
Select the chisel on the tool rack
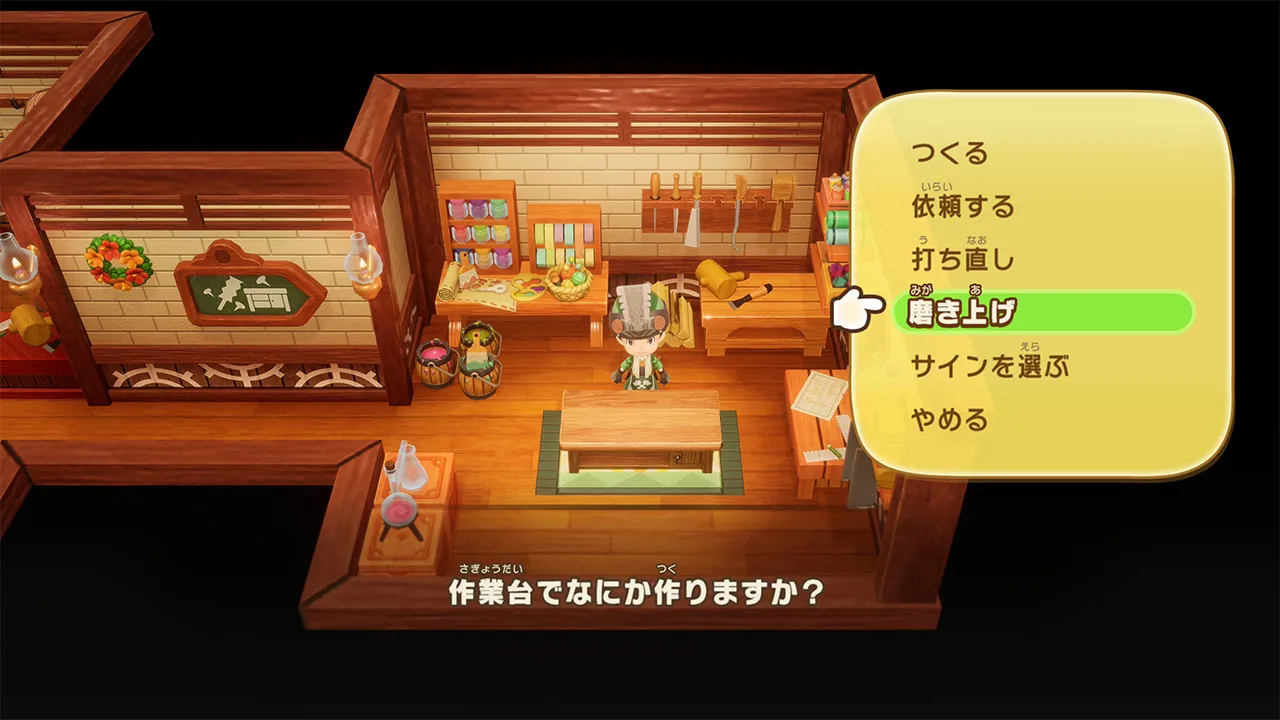655,213
